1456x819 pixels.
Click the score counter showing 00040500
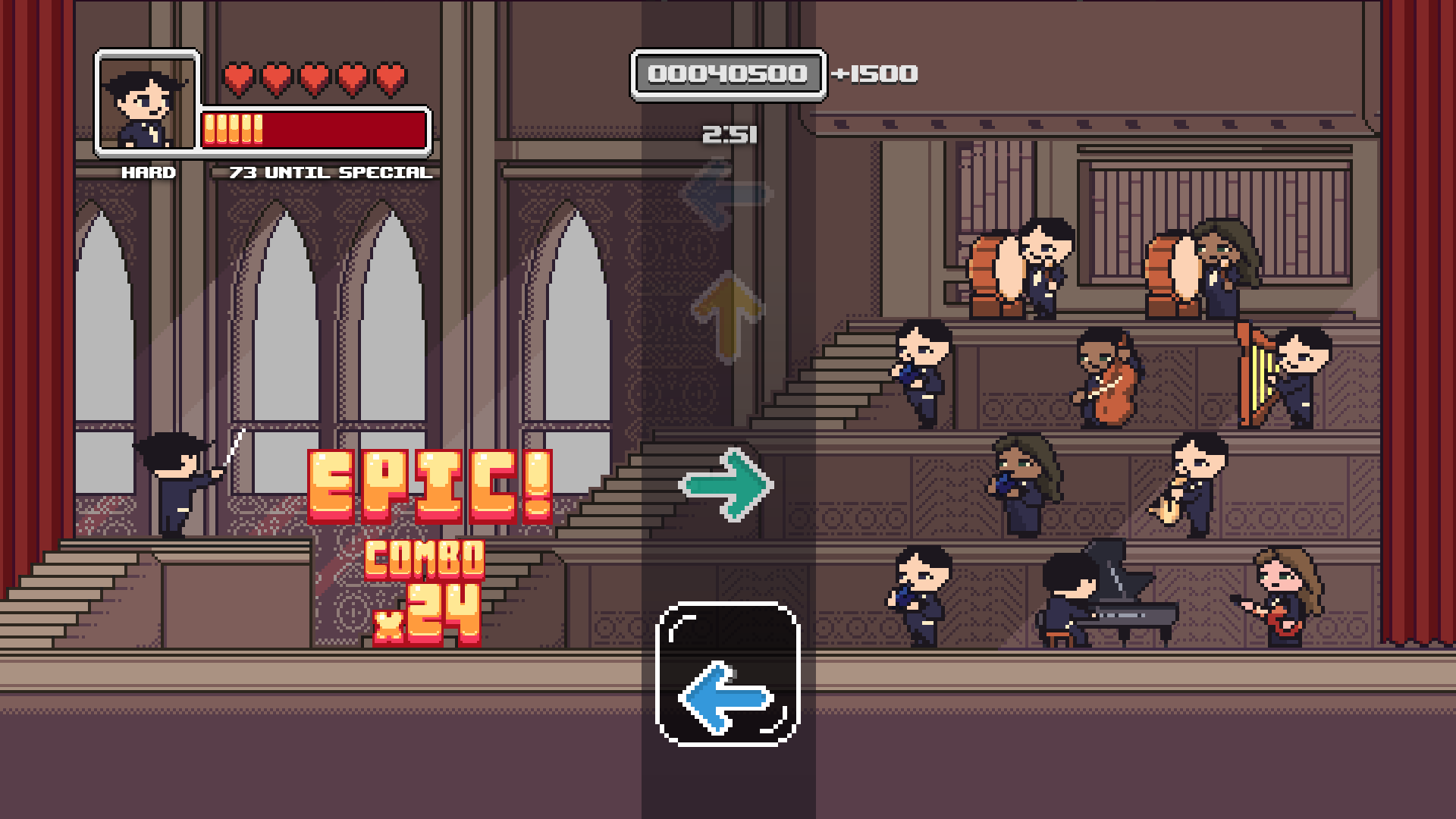pos(726,74)
